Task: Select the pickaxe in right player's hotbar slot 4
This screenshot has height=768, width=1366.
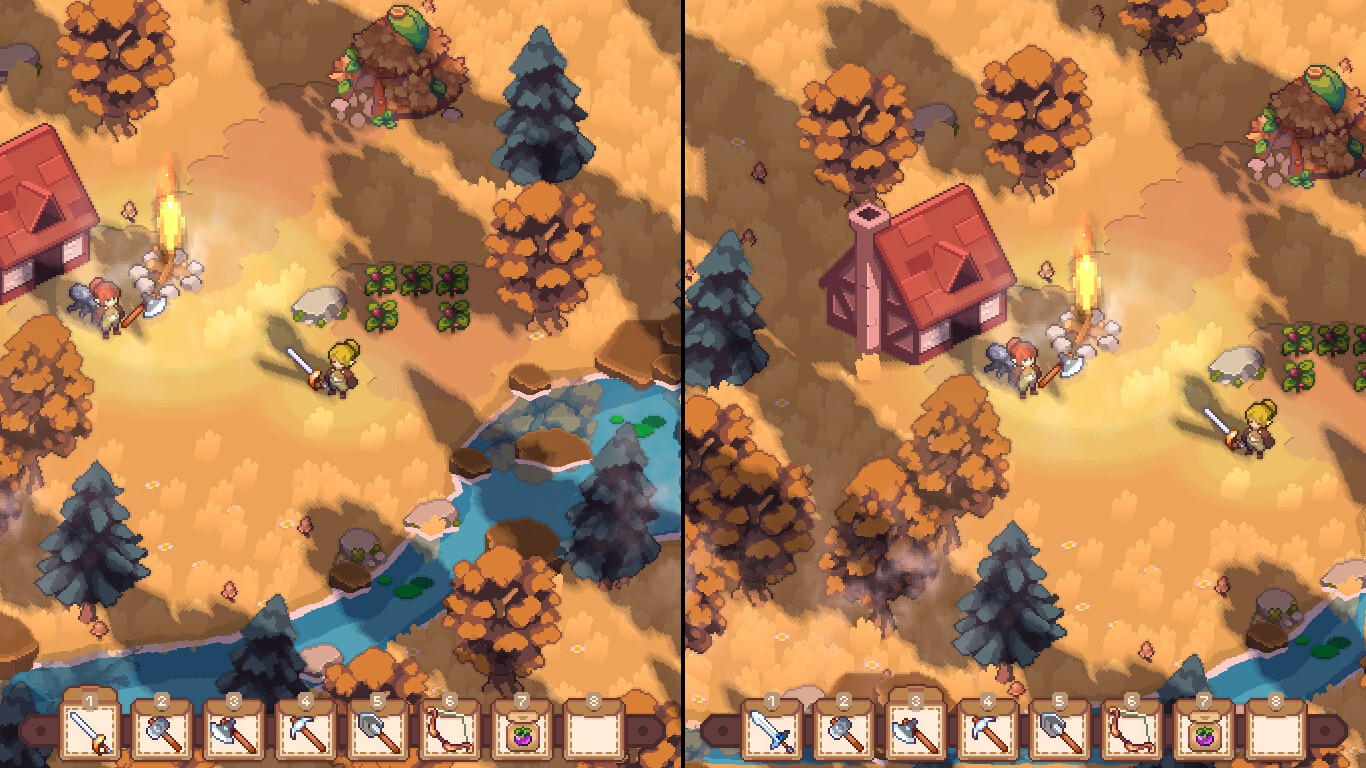Action: click(986, 735)
